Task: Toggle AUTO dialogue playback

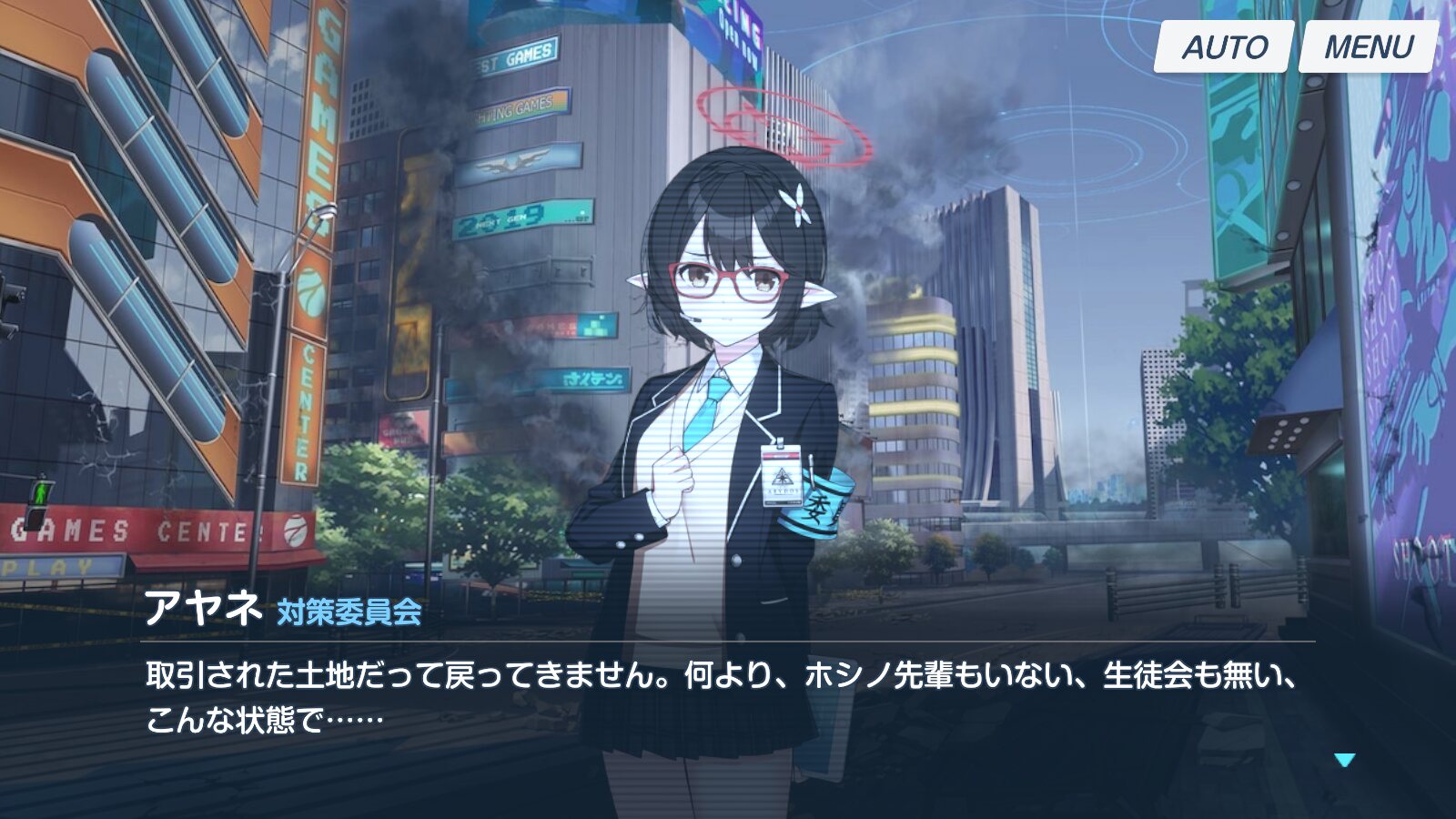Action: 1223,46
